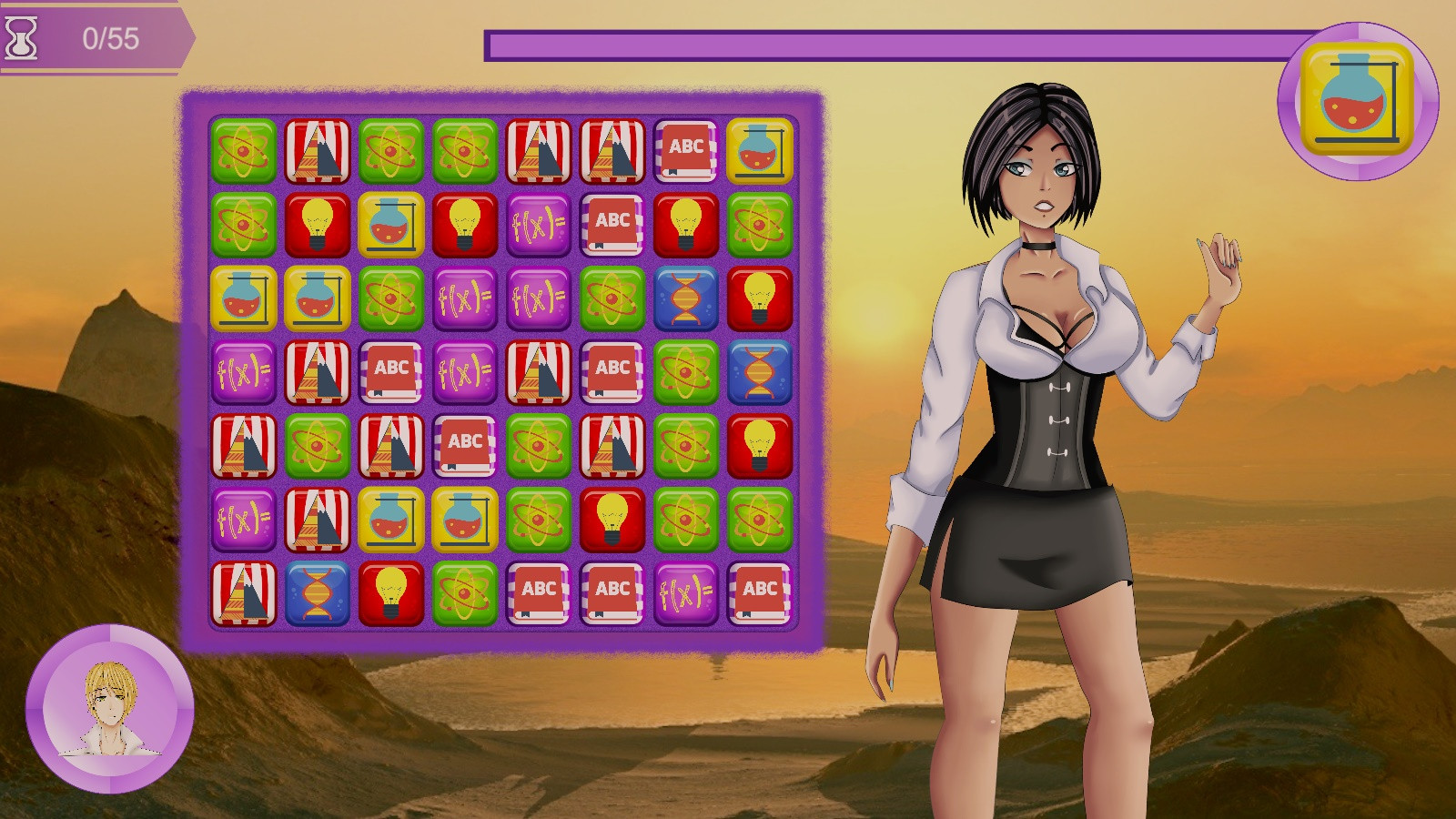Select a blue DNA helix tile
Viewport: 1456px width, 819px height.
coord(687,299)
